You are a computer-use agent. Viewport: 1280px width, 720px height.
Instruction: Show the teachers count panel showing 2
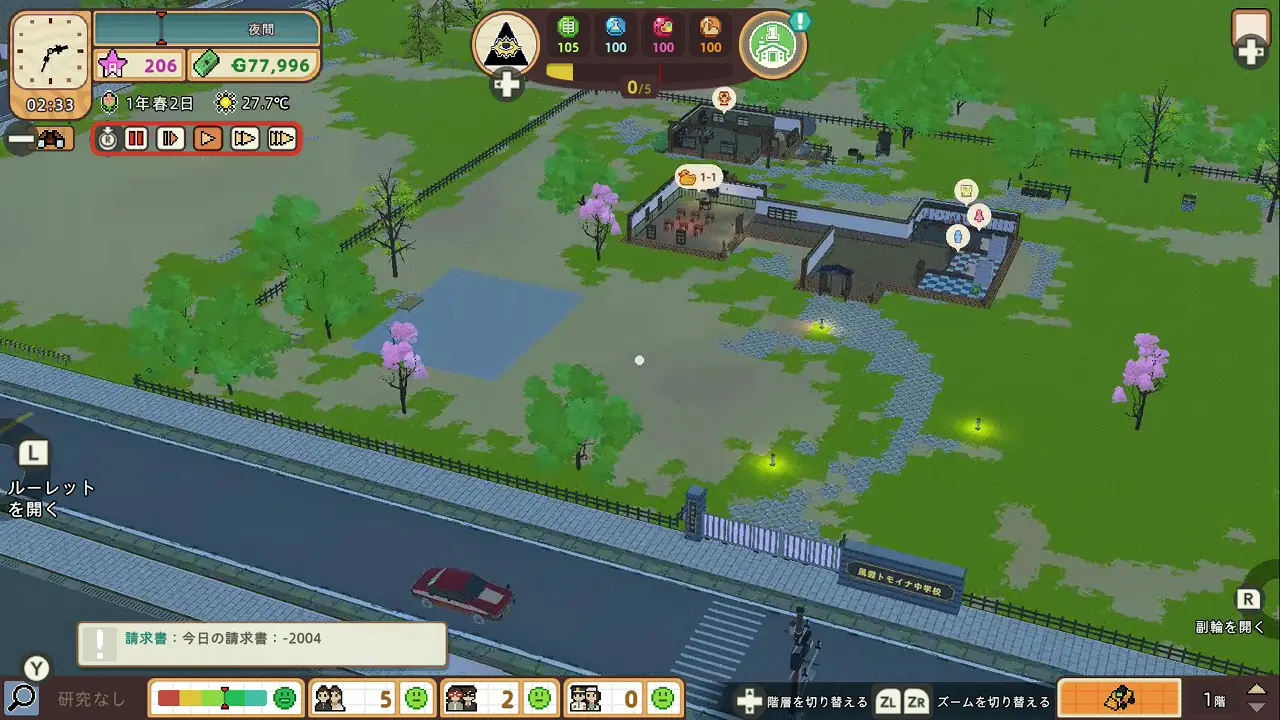coord(499,698)
